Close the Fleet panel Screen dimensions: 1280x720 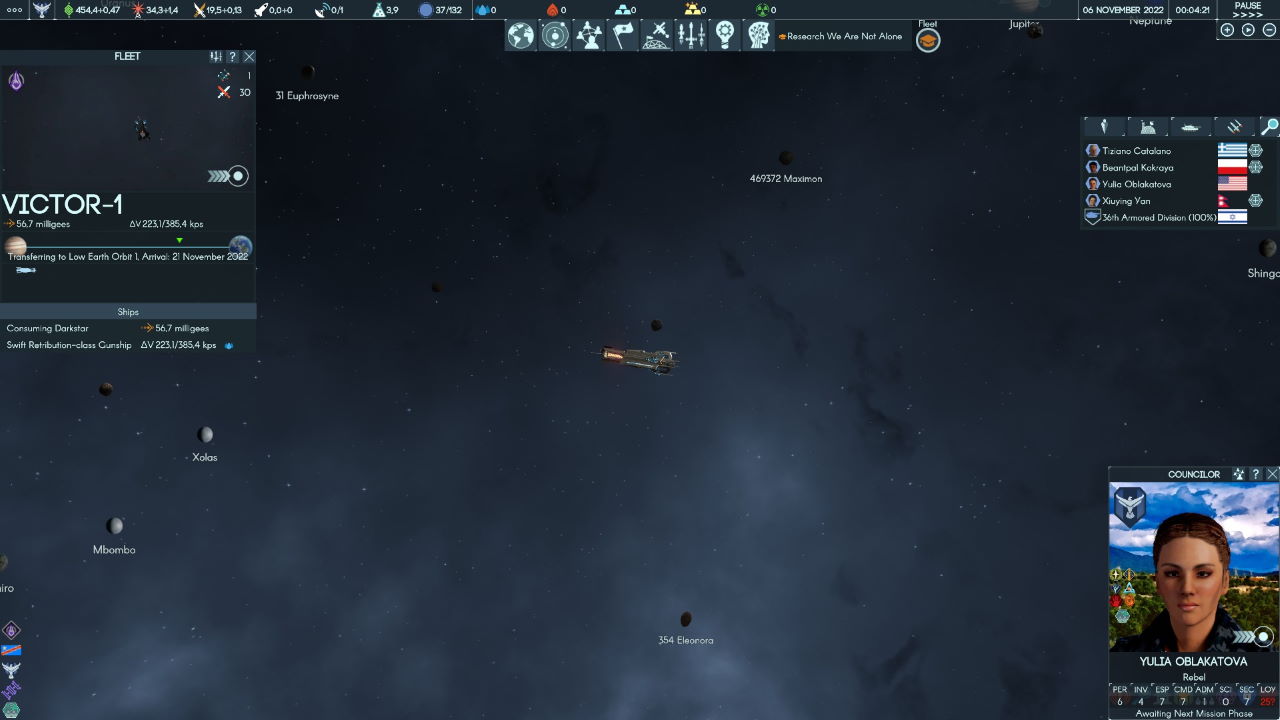click(x=249, y=57)
